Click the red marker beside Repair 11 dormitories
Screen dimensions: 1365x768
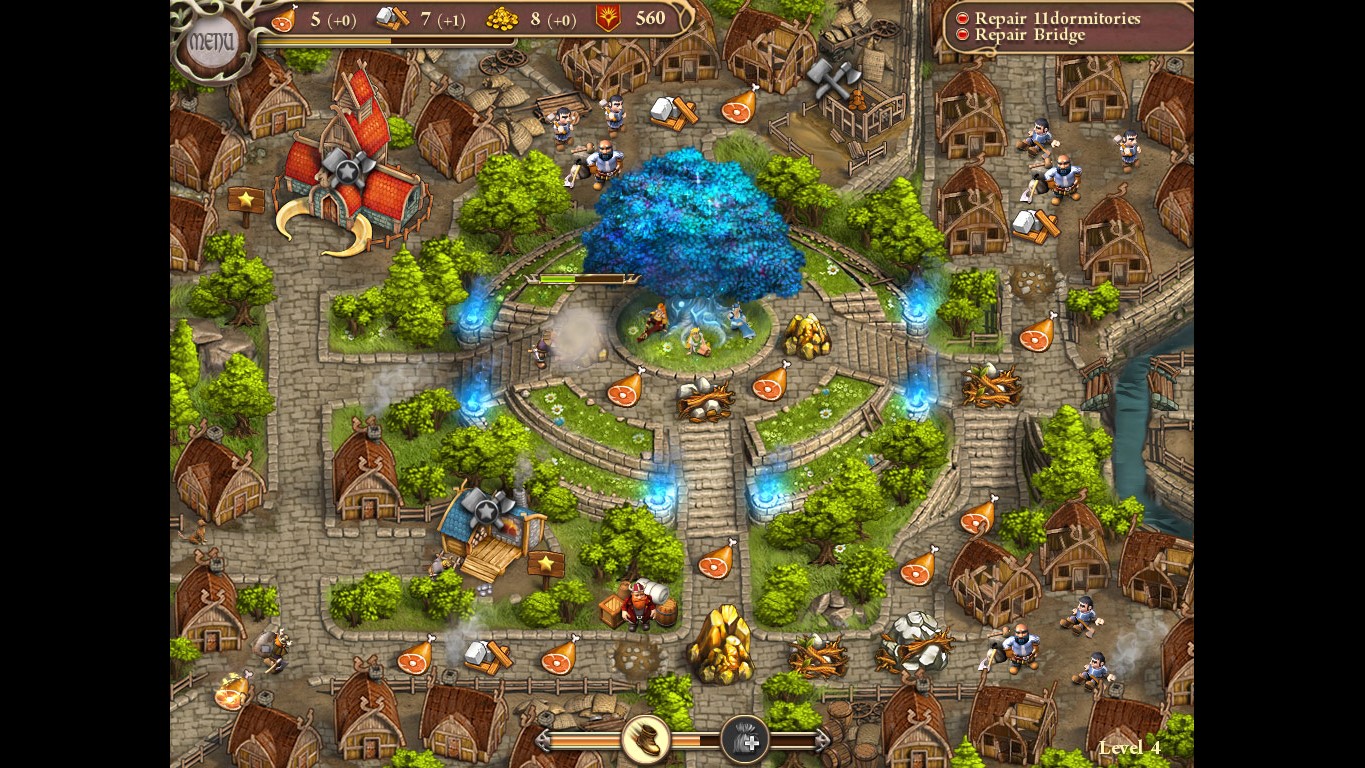click(962, 17)
